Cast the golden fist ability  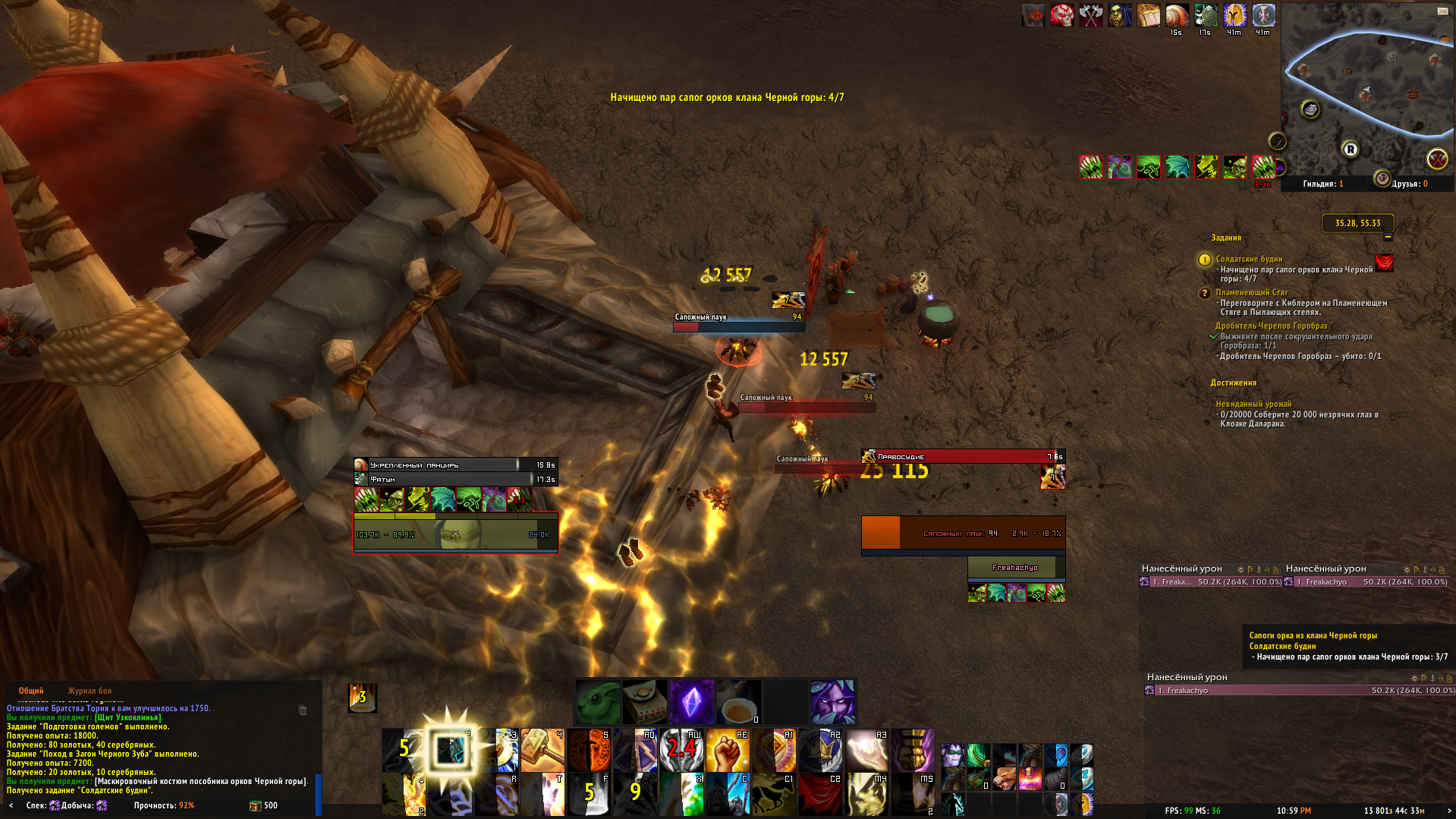click(x=728, y=750)
